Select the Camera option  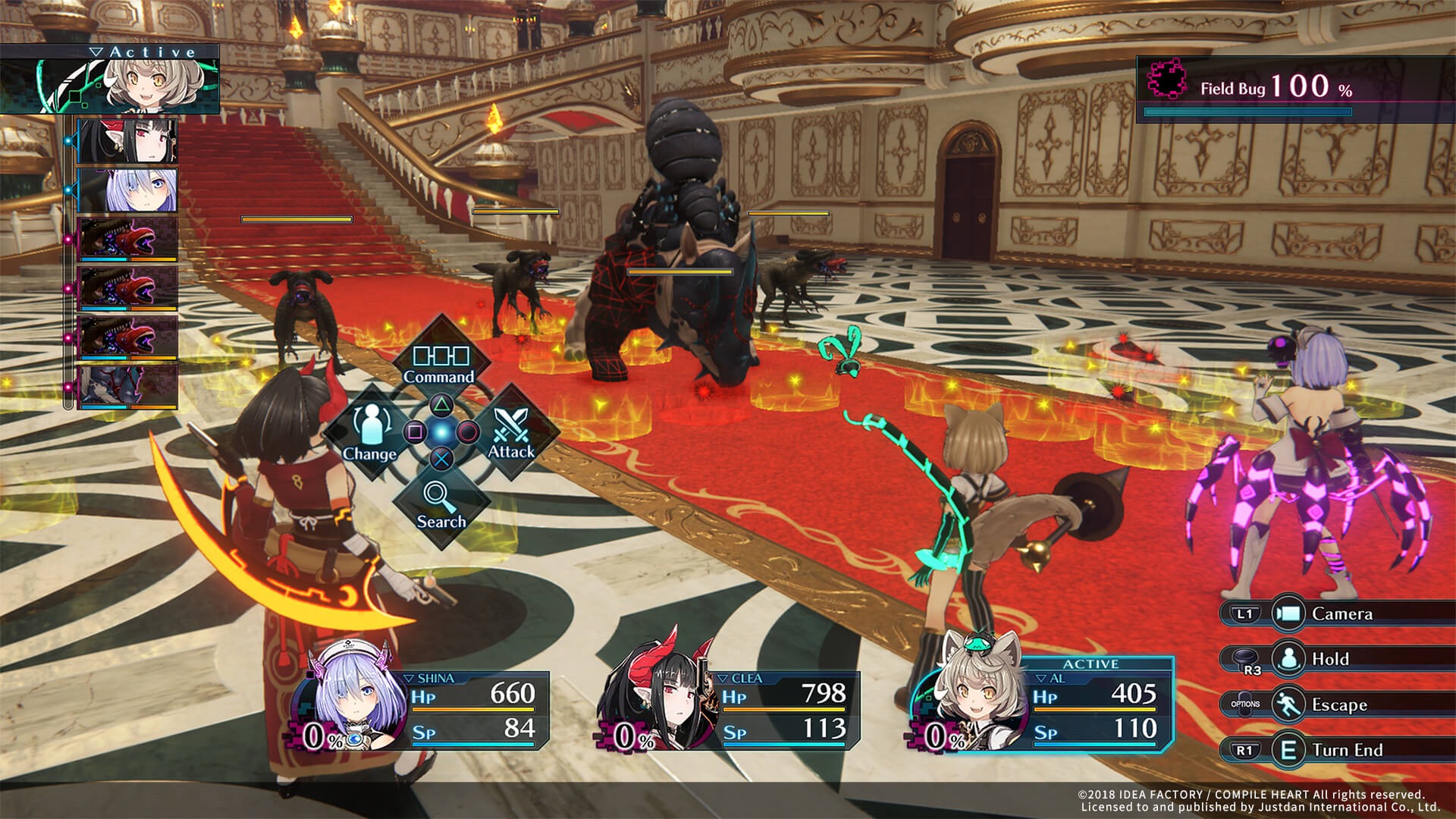point(1341,613)
